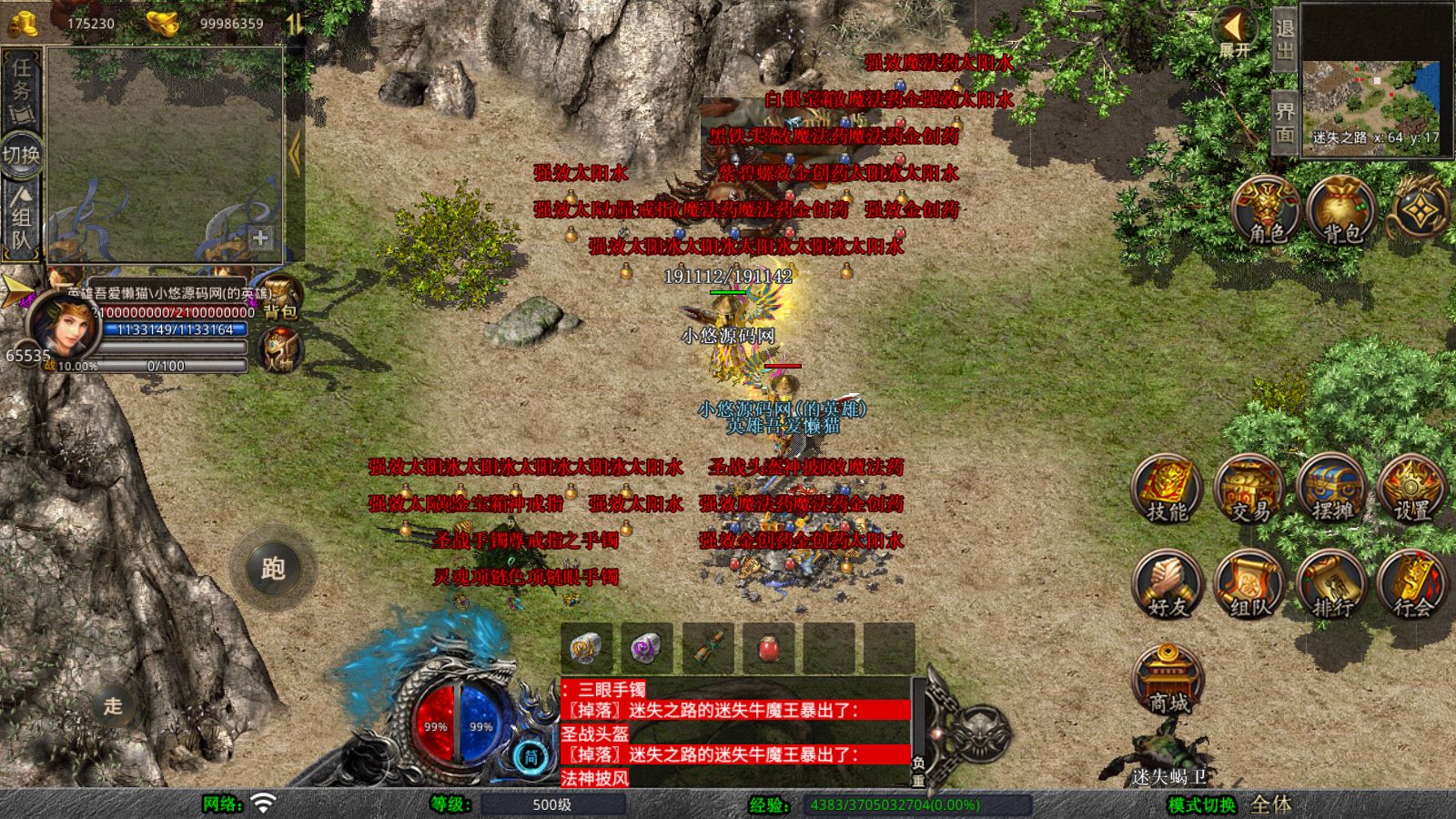Image resolution: width=1456 pixels, height=819 pixels.
Task: Use the red potion quick slot
Action: (769, 648)
